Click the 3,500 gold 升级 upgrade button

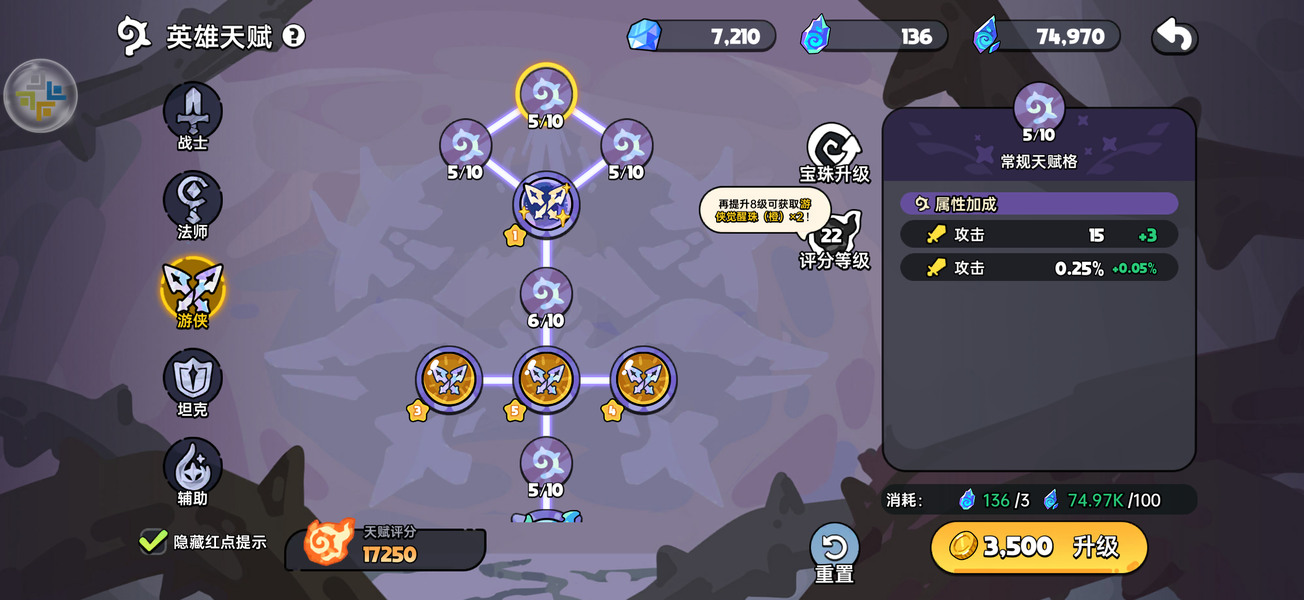coord(1039,546)
